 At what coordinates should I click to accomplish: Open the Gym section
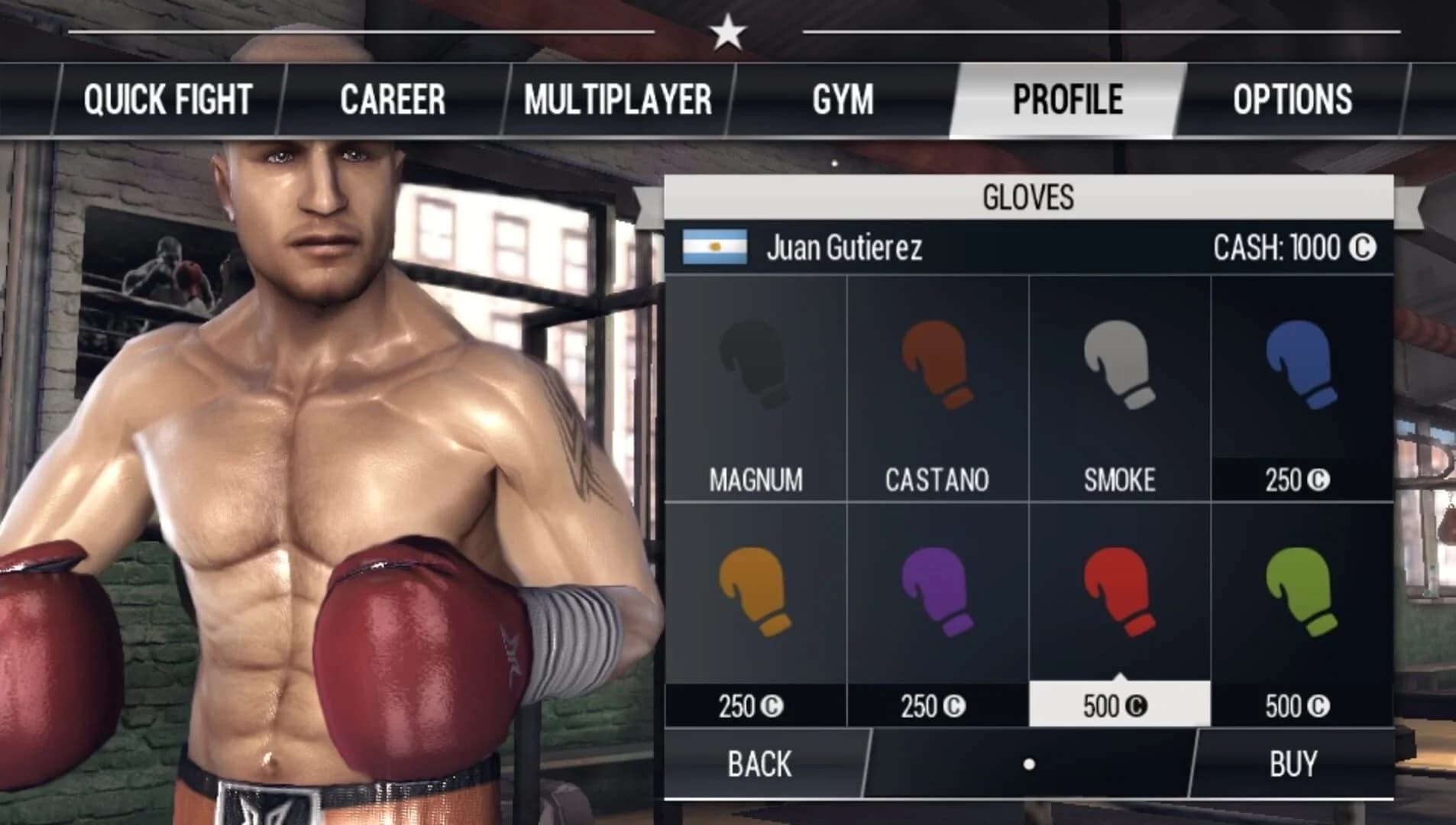[844, 96]
